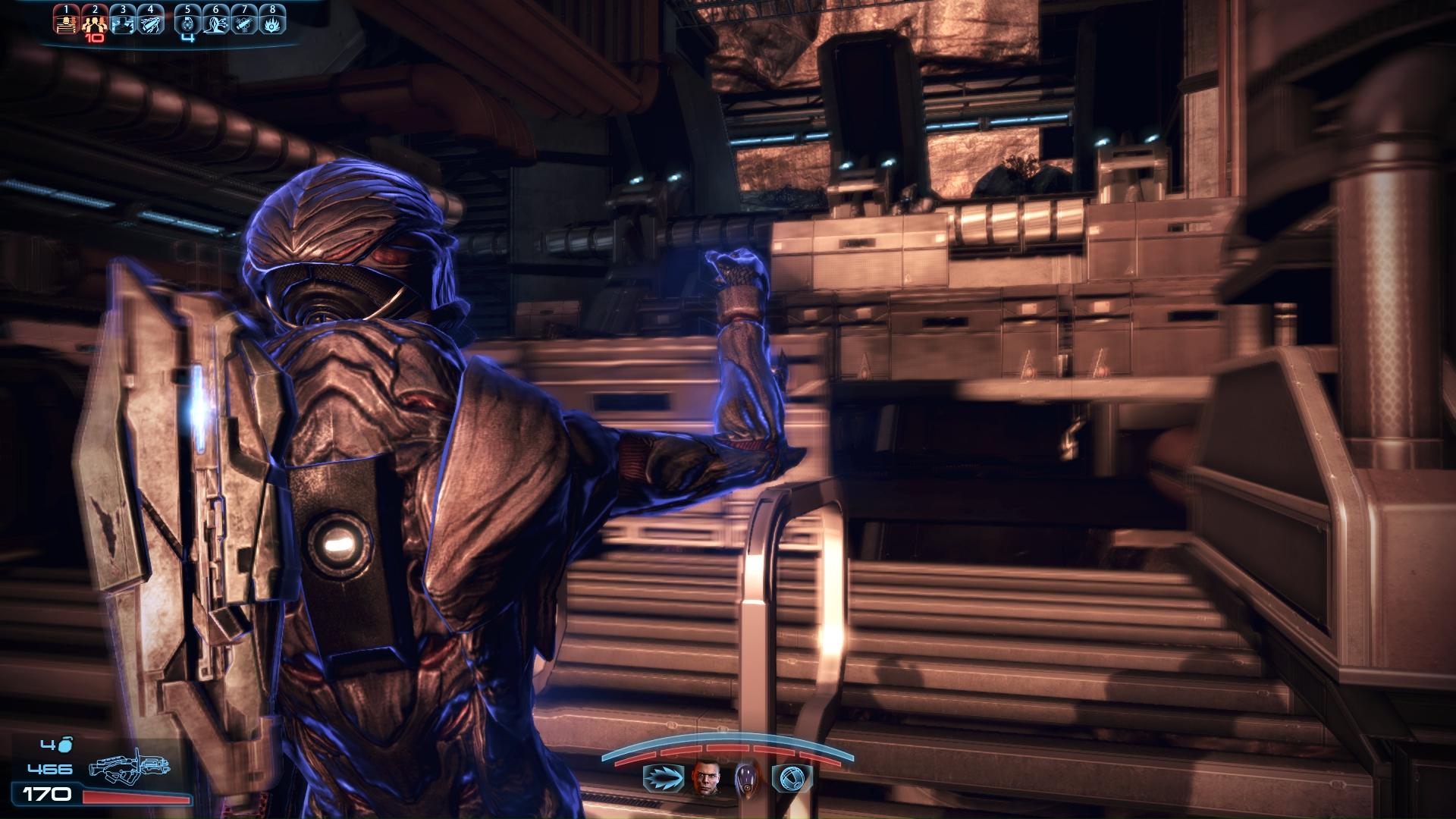Activate the red hotbar slot 1 power

[67, 24]
